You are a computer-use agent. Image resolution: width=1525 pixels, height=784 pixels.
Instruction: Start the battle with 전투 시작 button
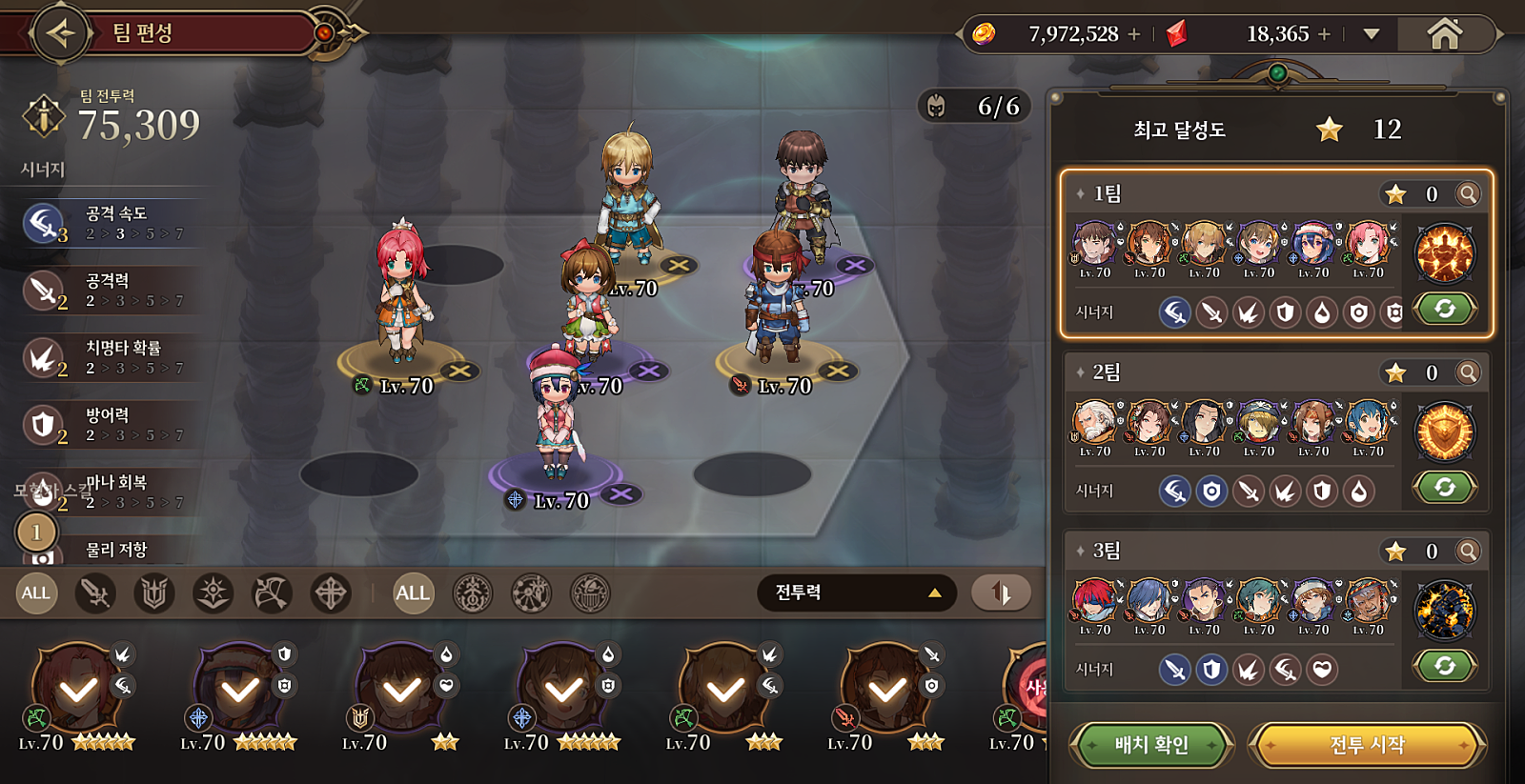coord(1367,745)
